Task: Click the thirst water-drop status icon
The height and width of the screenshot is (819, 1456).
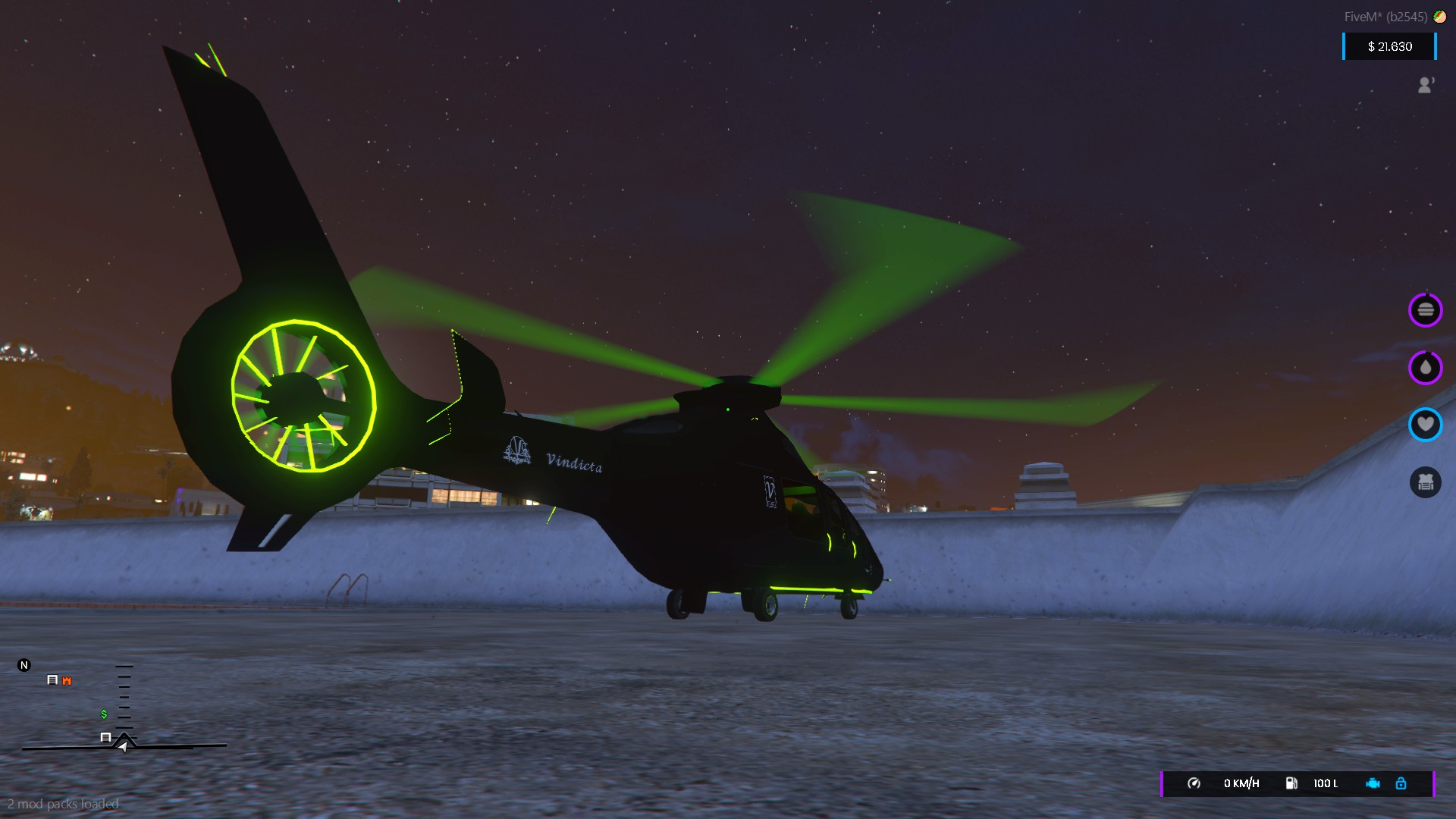Action: pyautogui.click(x=1426, y=368)
